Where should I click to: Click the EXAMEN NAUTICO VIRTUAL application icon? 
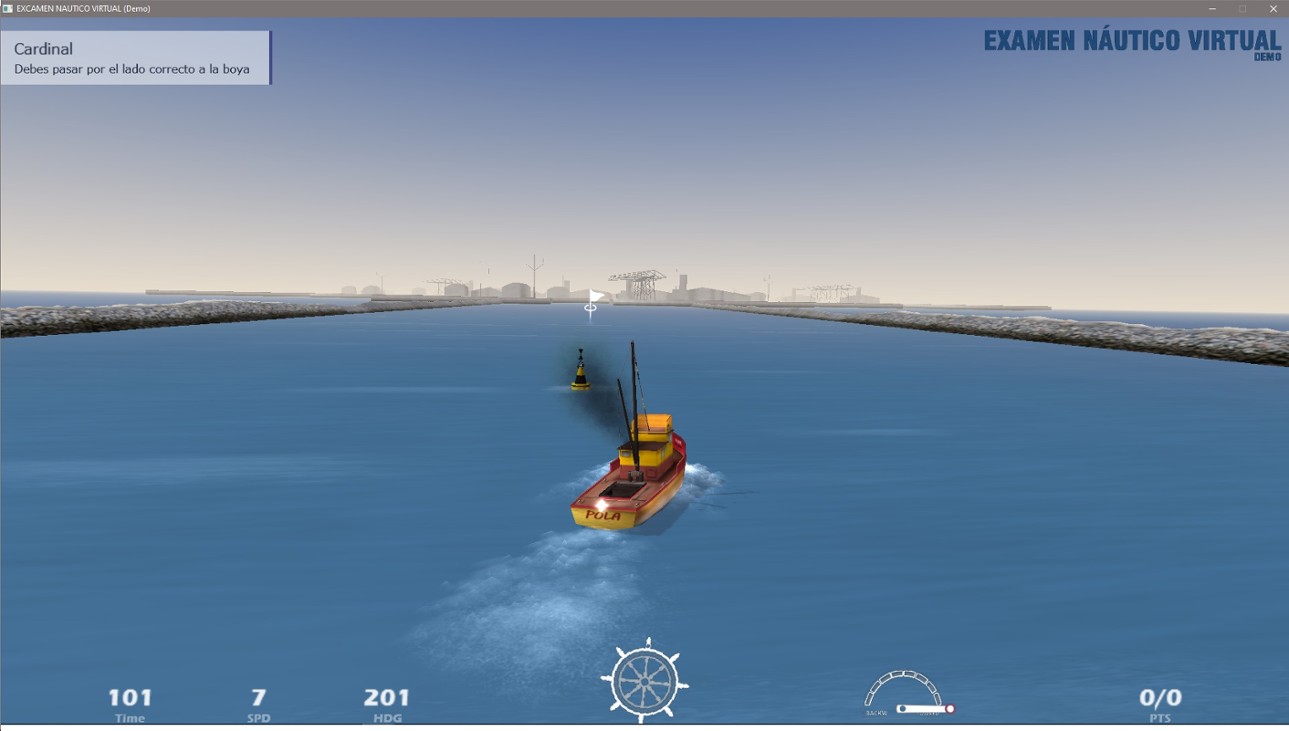pos(11,8)
